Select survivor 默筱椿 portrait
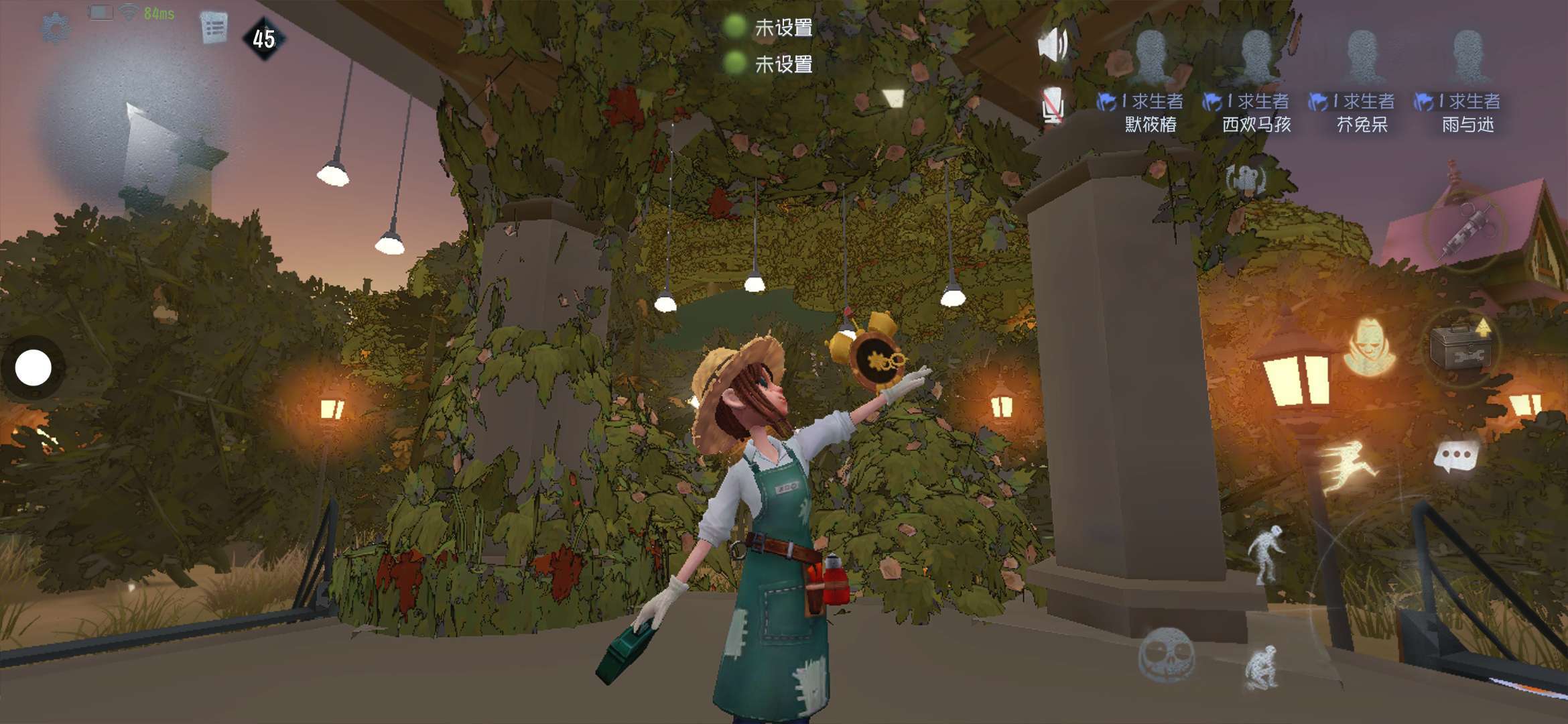 tap(1151, 56)
